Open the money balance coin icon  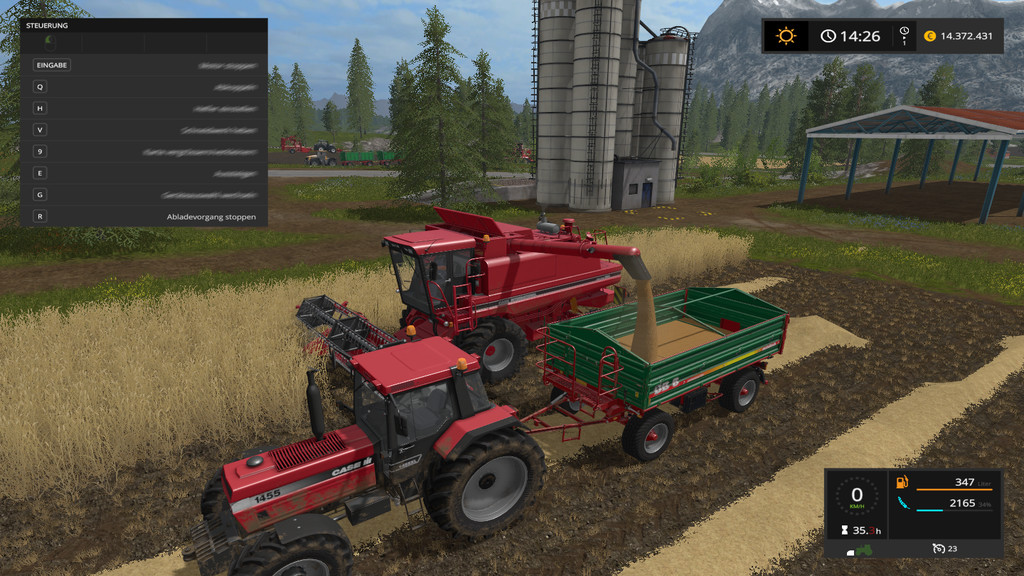pyautogui.click(x=930, y=36)
